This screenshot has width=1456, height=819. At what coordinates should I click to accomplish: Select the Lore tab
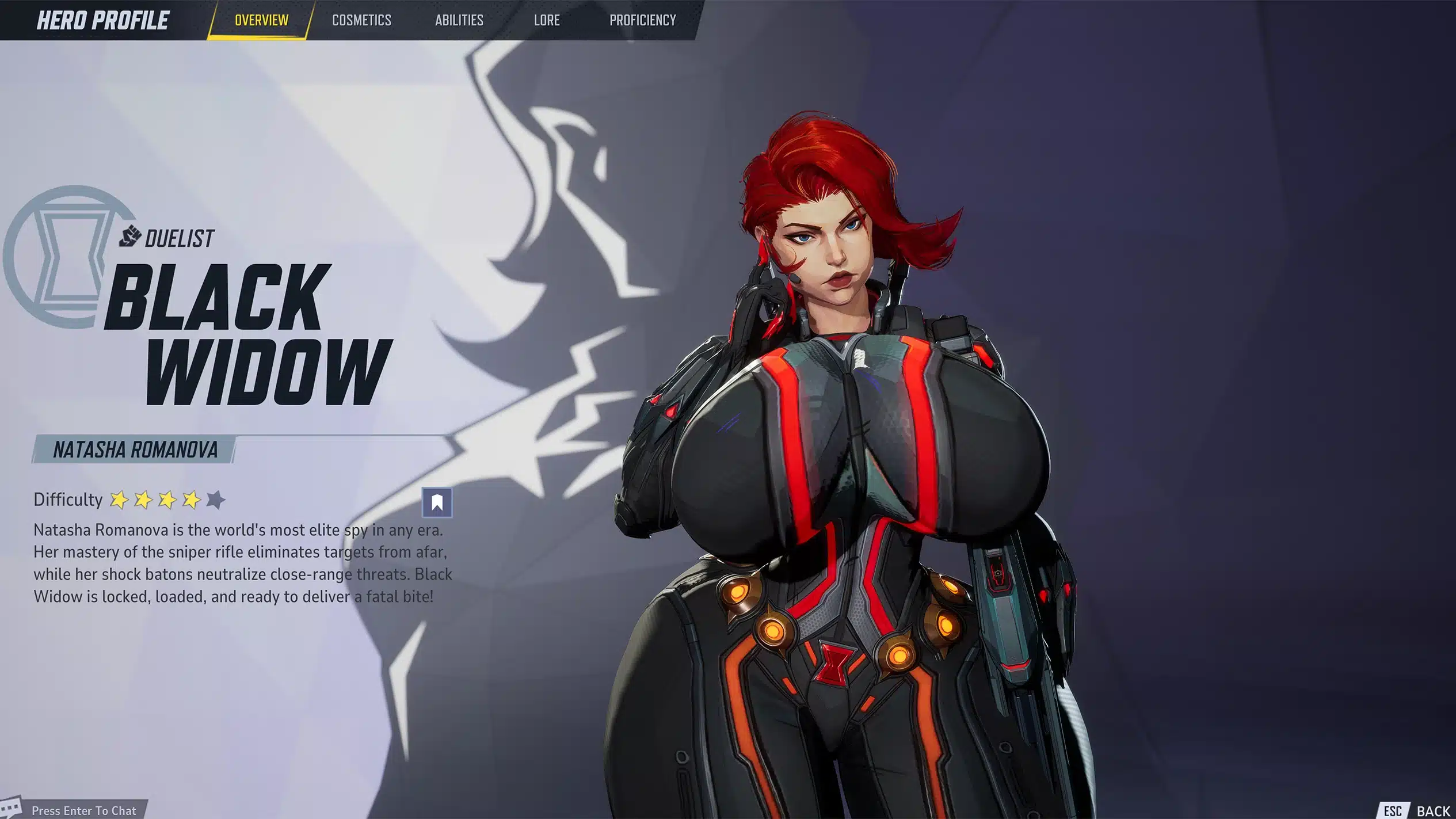click(x=546, y=21)
